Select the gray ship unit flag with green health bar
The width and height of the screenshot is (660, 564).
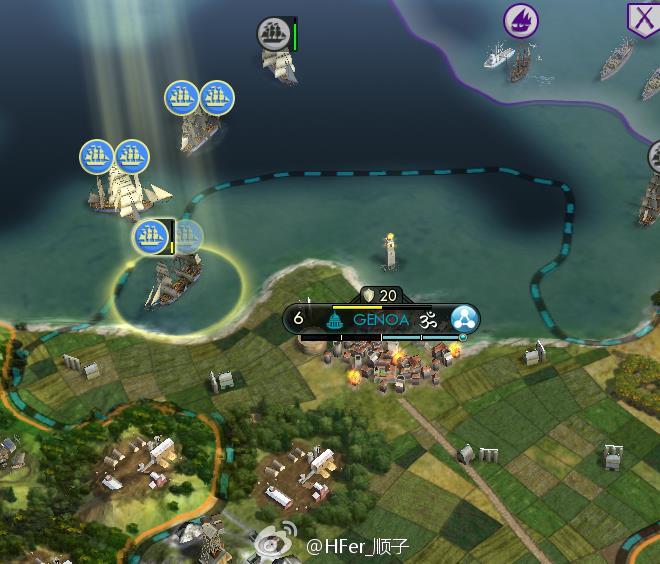coord(273,33)
